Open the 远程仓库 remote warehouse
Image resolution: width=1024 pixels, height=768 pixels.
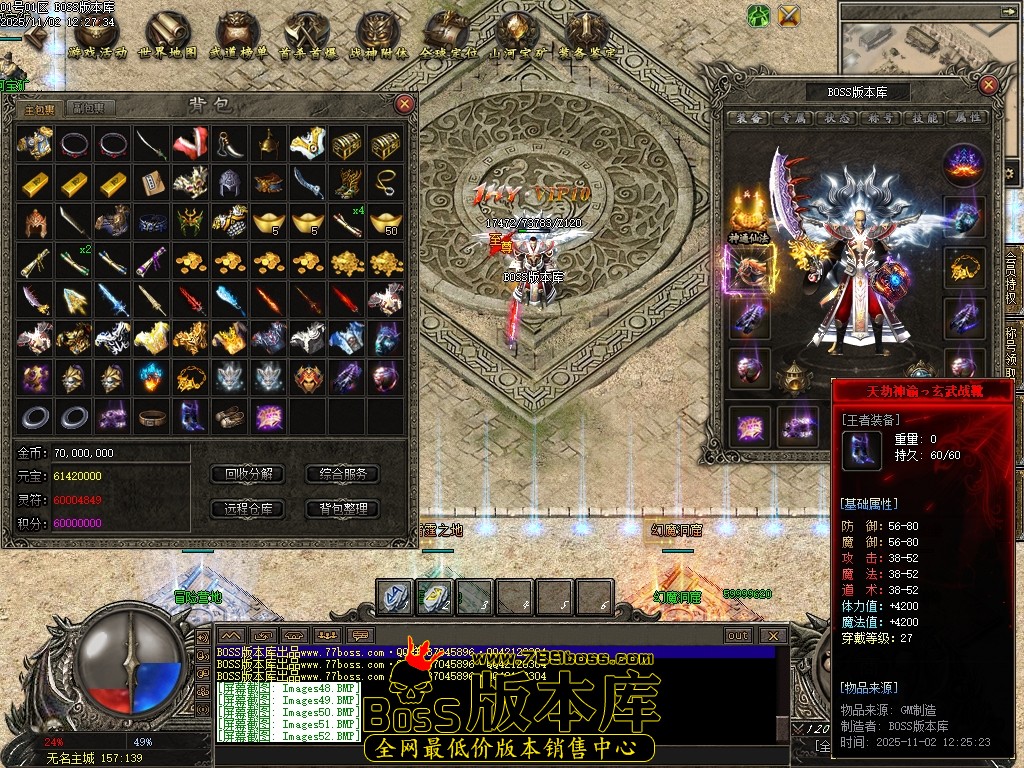pyautogui.click(x=249, y=509)
